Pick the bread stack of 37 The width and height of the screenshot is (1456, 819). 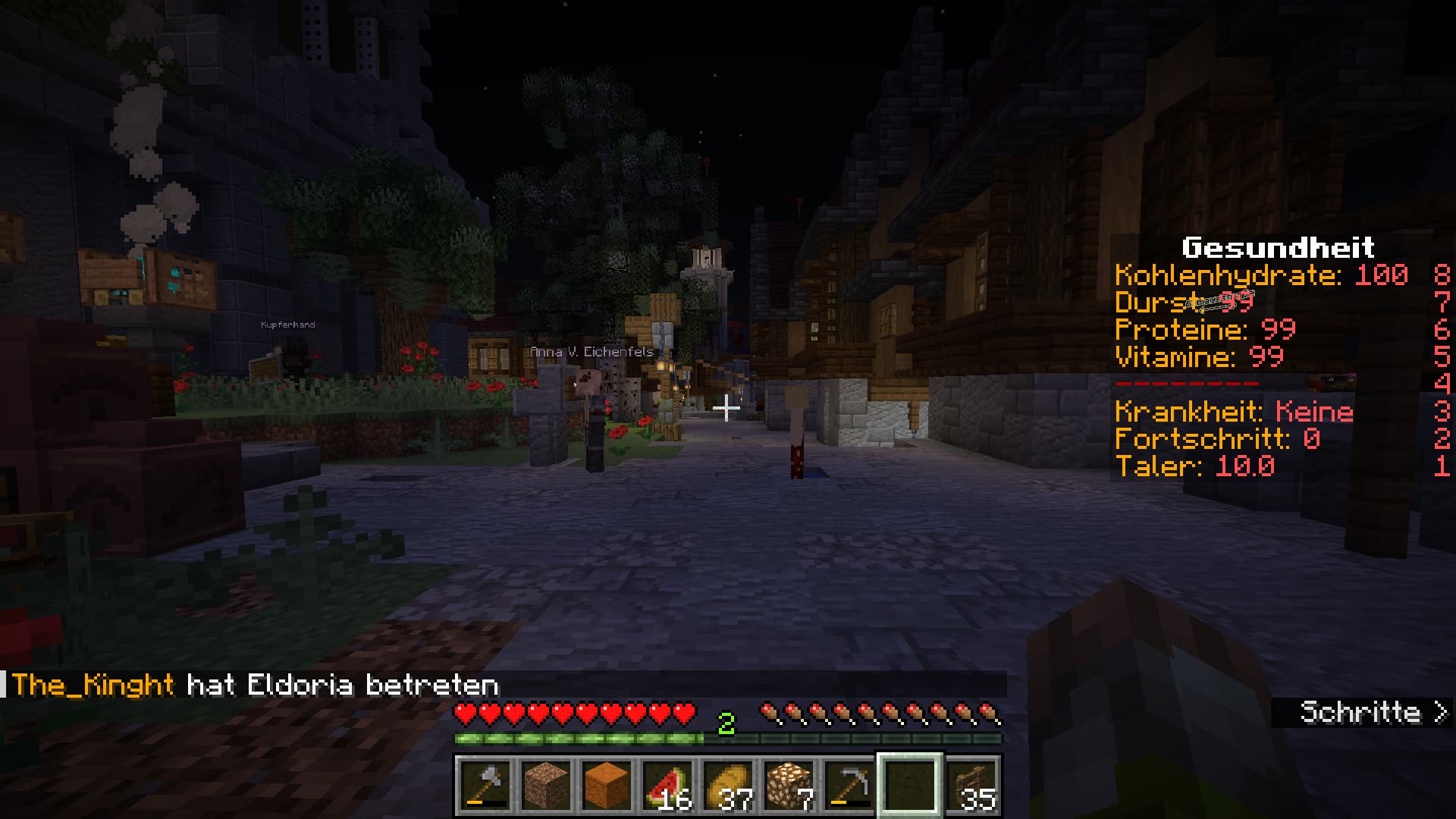point(728,786)
